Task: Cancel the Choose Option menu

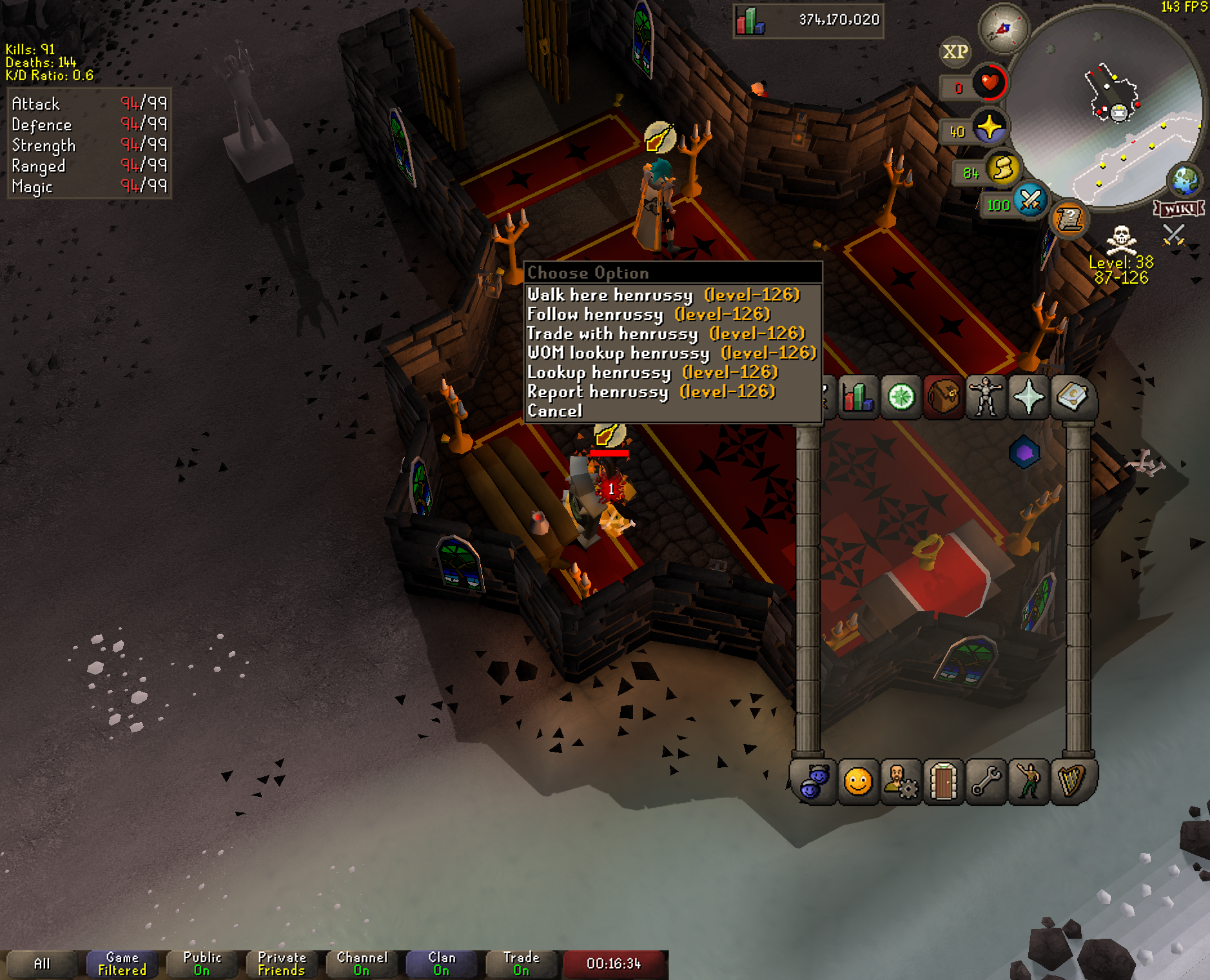Action: tap(555, 411)
